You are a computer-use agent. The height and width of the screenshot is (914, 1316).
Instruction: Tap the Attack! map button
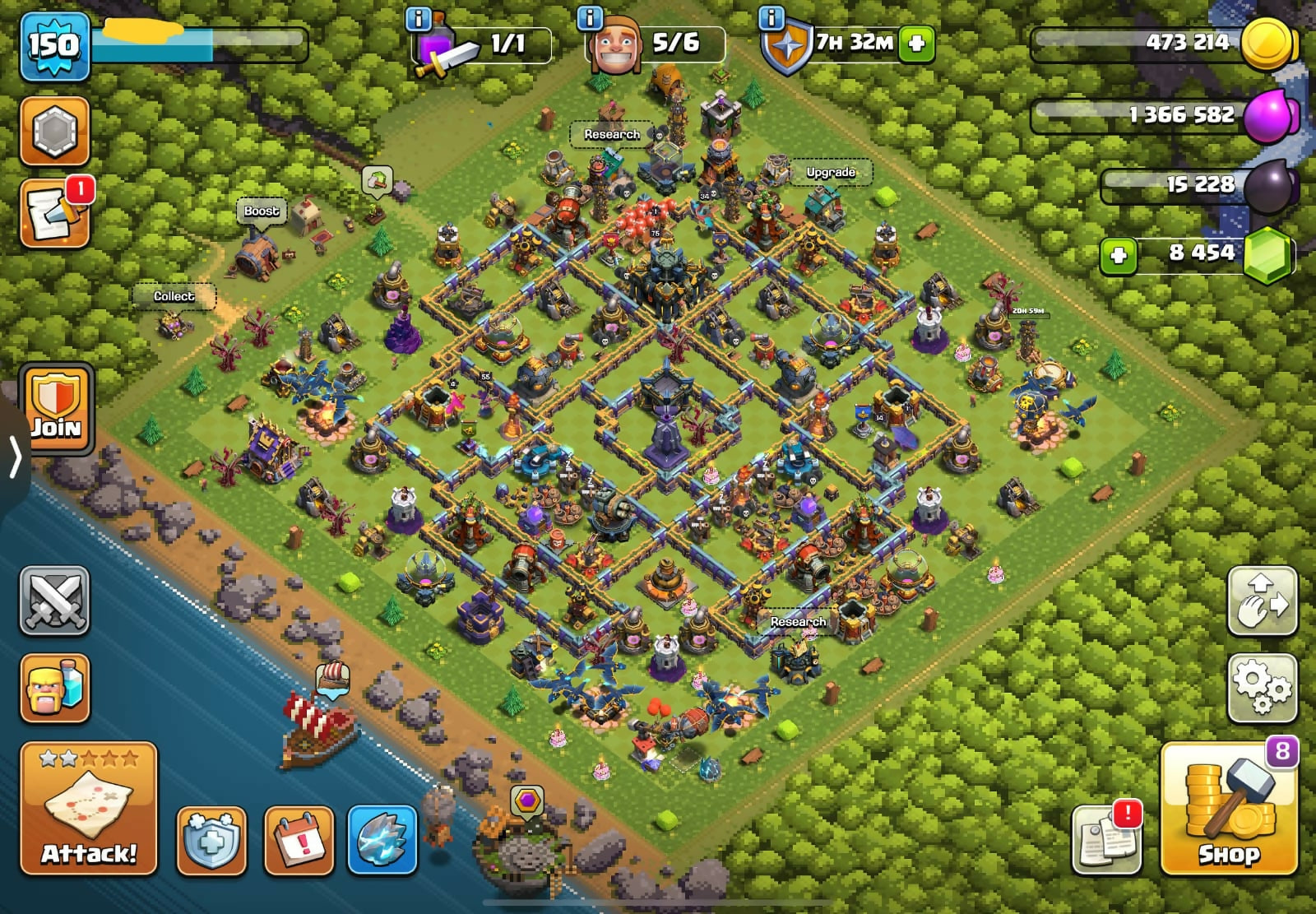pos(89,808)
